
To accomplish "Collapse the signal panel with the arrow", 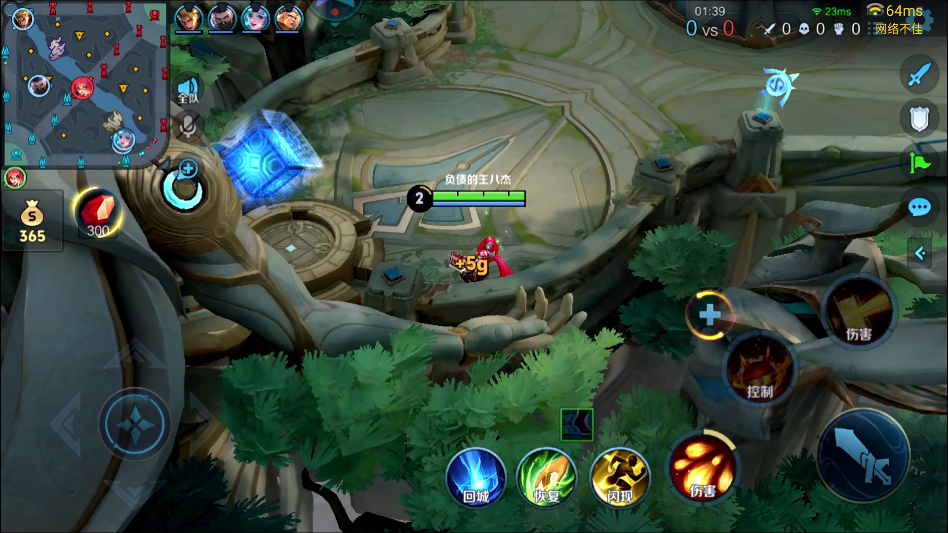I will pyautogui.click(x=919, y=253).
